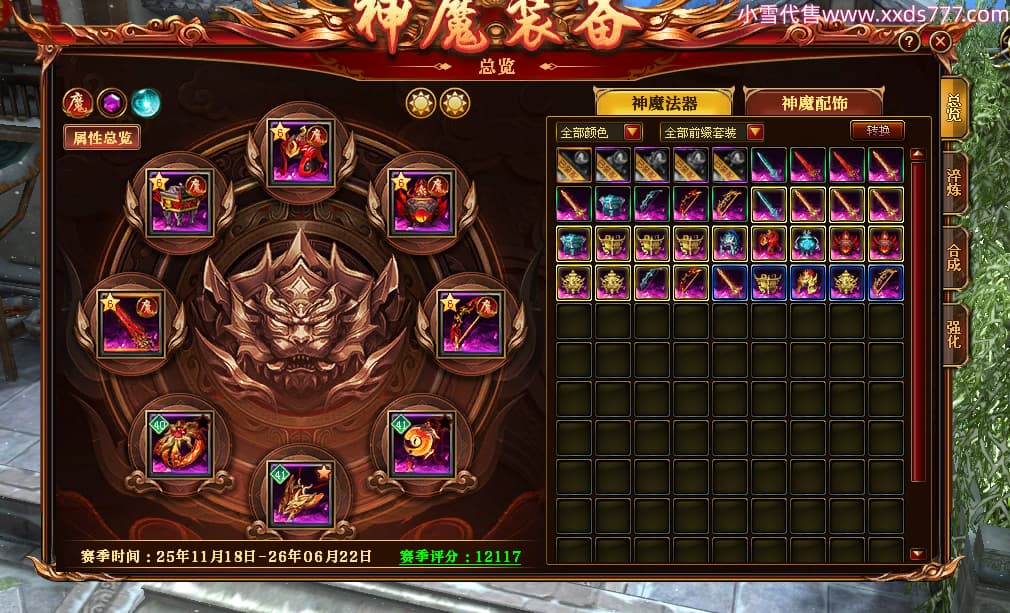Select the equipped bow slot

pyautogui.click(x=470, y=322)
